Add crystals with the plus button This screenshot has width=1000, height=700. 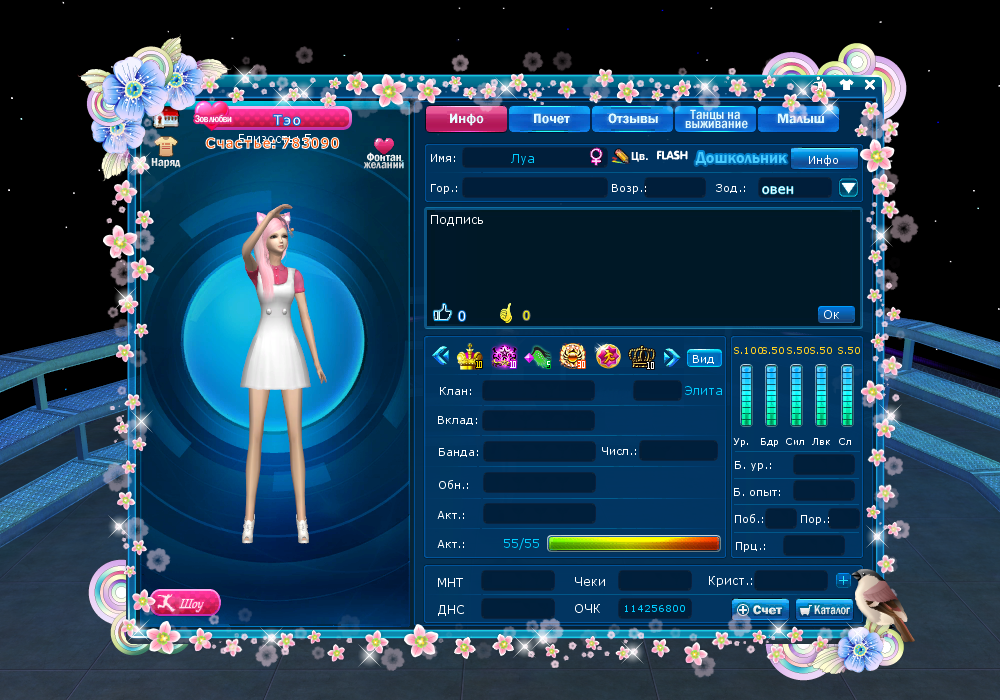[x=843, y=580]
